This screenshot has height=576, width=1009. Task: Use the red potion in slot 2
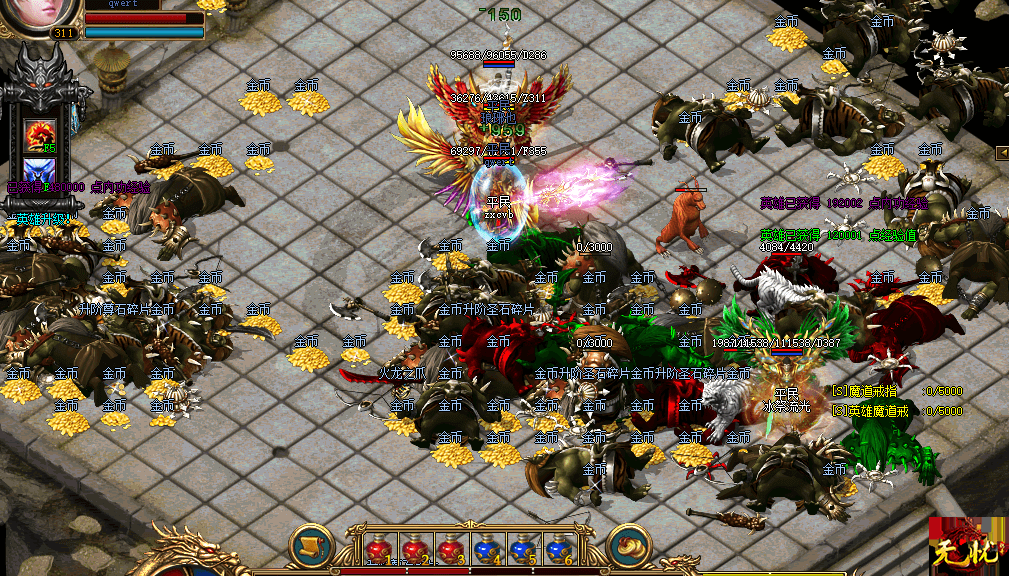click(x=413, y=549)
